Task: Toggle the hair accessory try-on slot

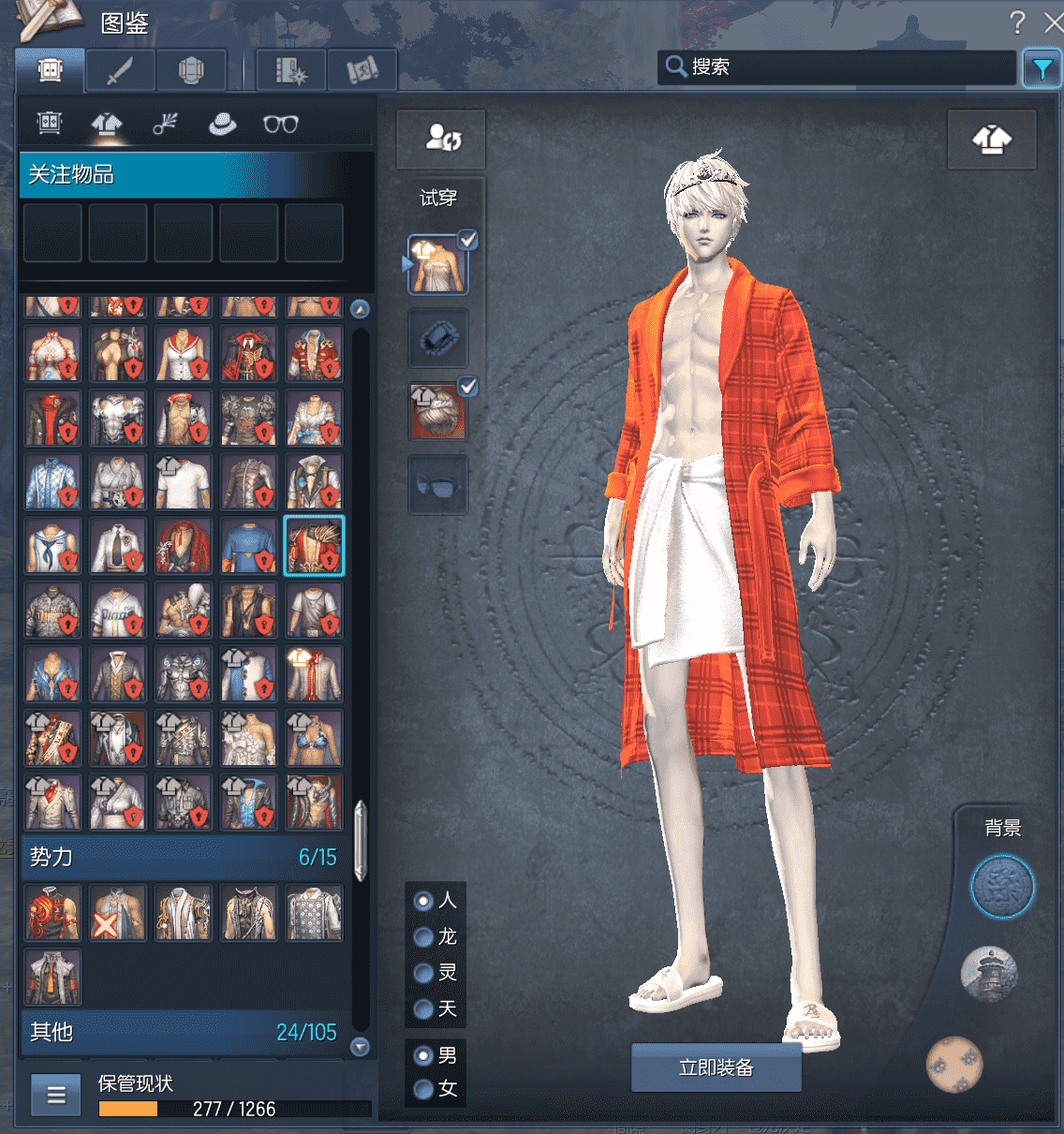Action: click(x=437, y=411)
